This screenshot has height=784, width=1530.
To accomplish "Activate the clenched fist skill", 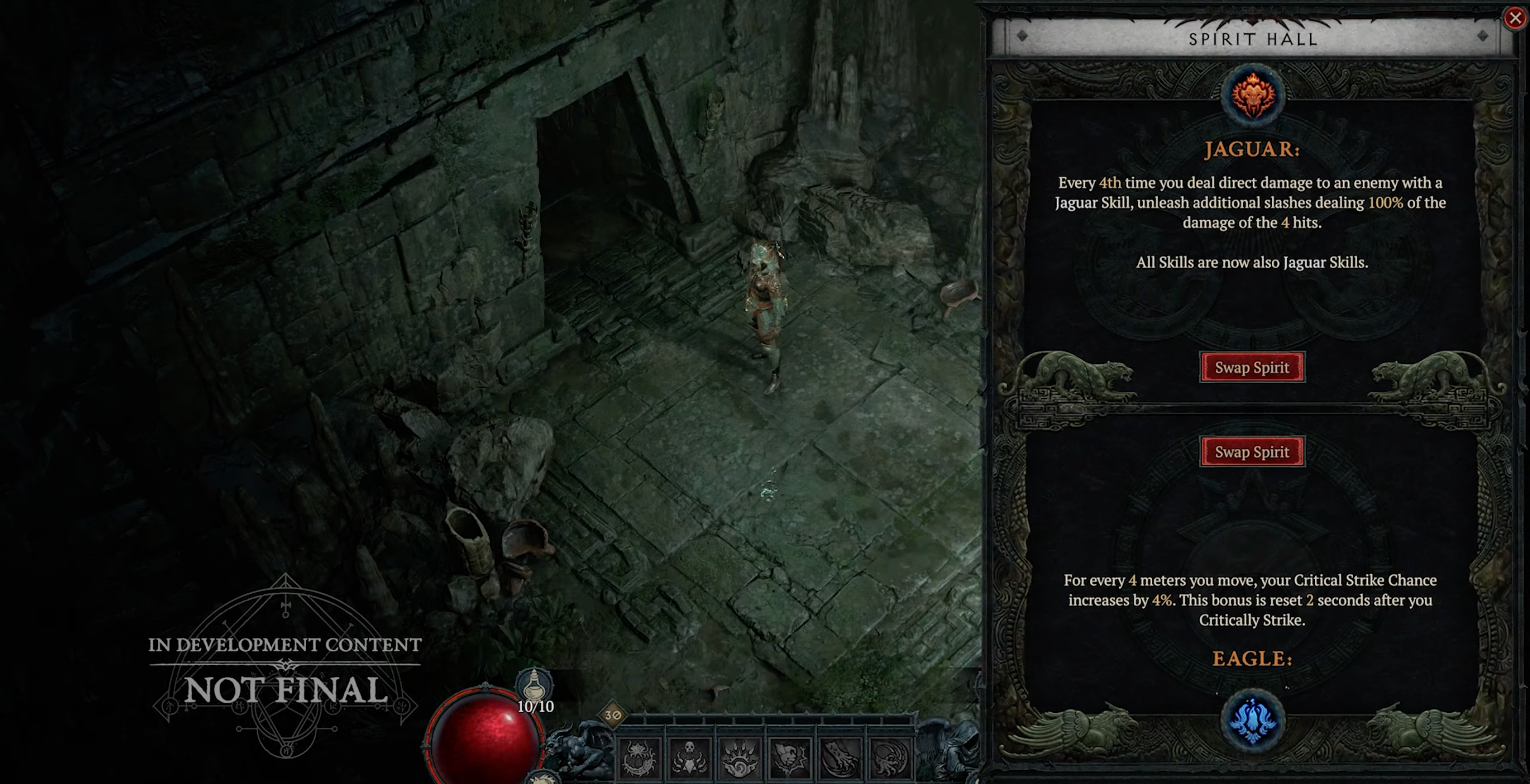I will coord(790,758).
